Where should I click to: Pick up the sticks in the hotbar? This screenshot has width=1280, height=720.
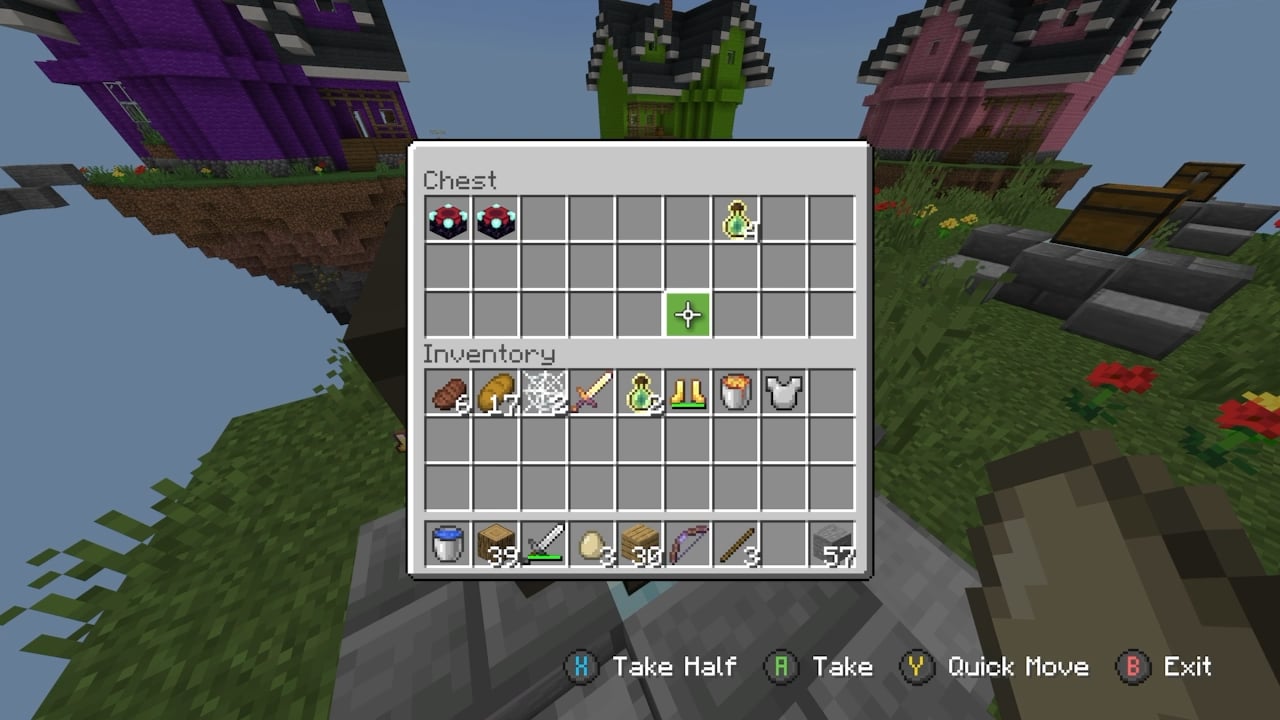tap(736, 545)
